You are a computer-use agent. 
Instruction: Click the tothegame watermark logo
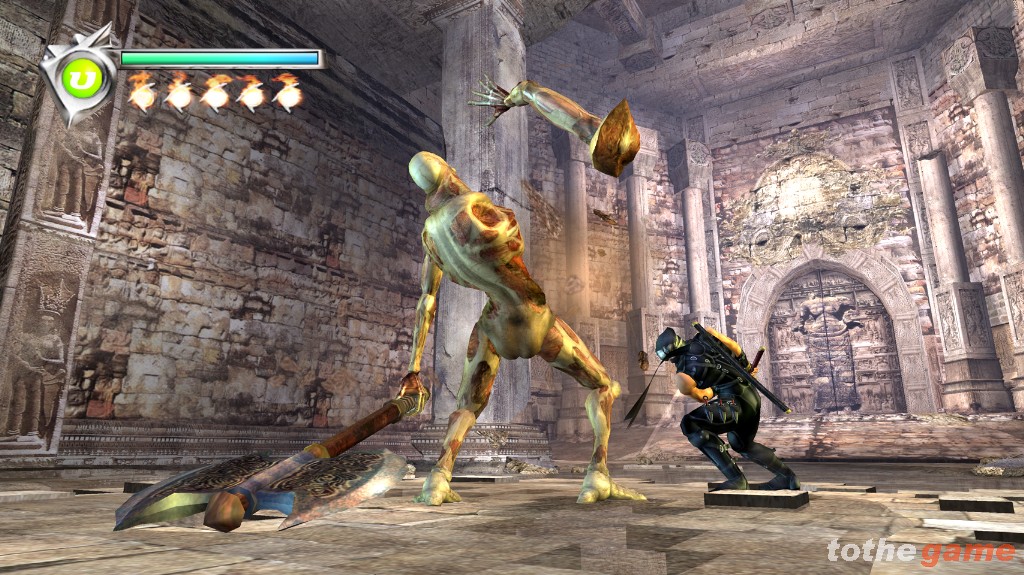(x=920, y=551)
